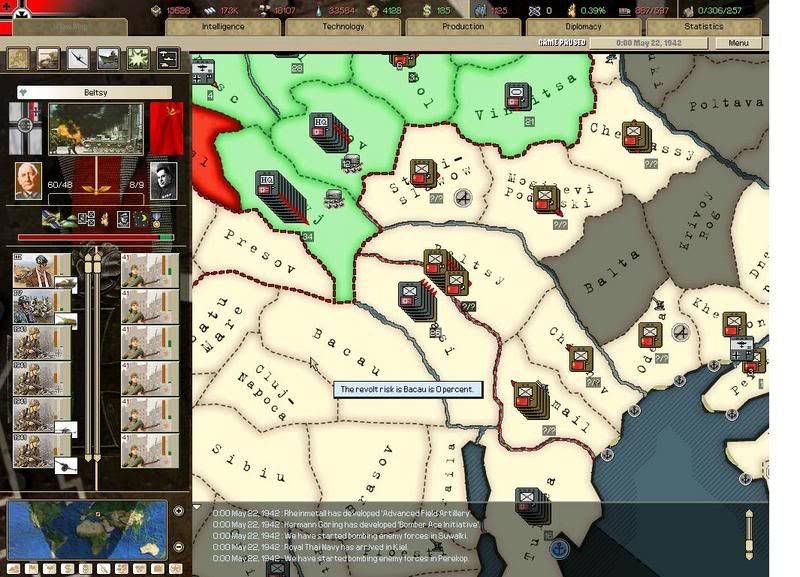Viewport: 800px width, 577px height.
Task: Switch to the Diplomacy tab
Action: coord(583,27)
